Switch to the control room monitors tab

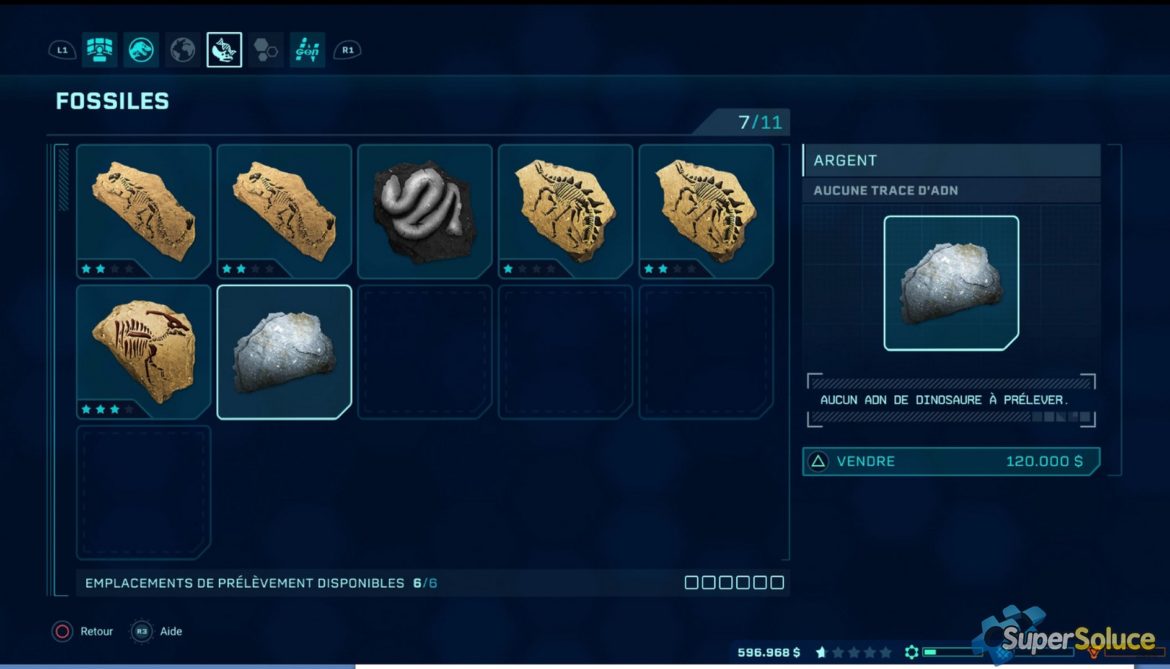[x=99, y=50]
